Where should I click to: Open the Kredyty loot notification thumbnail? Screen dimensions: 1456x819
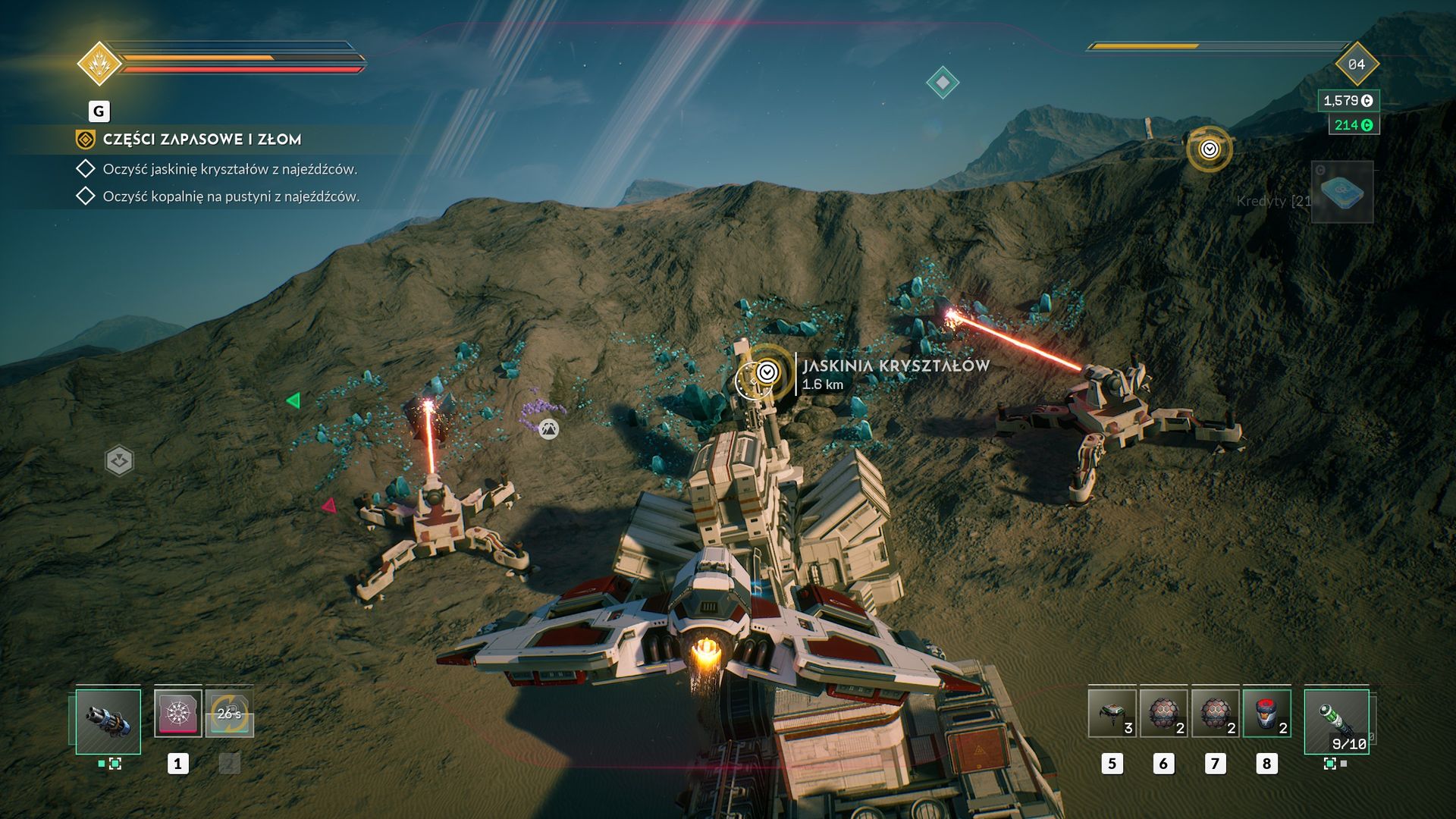[1341, 193]
